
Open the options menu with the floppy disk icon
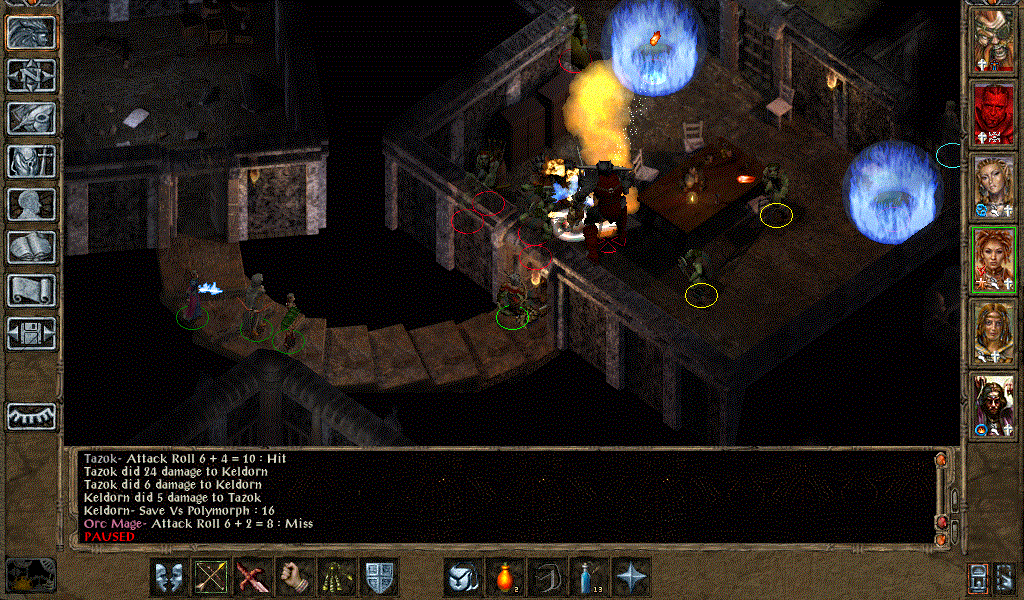click(32, 333)
